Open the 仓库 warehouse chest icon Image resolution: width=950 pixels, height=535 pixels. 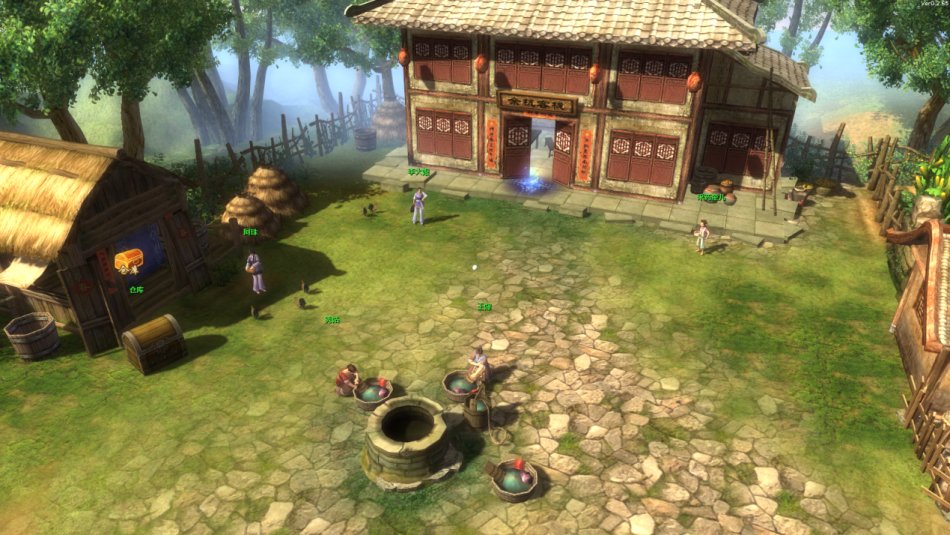tap(129, 261)
